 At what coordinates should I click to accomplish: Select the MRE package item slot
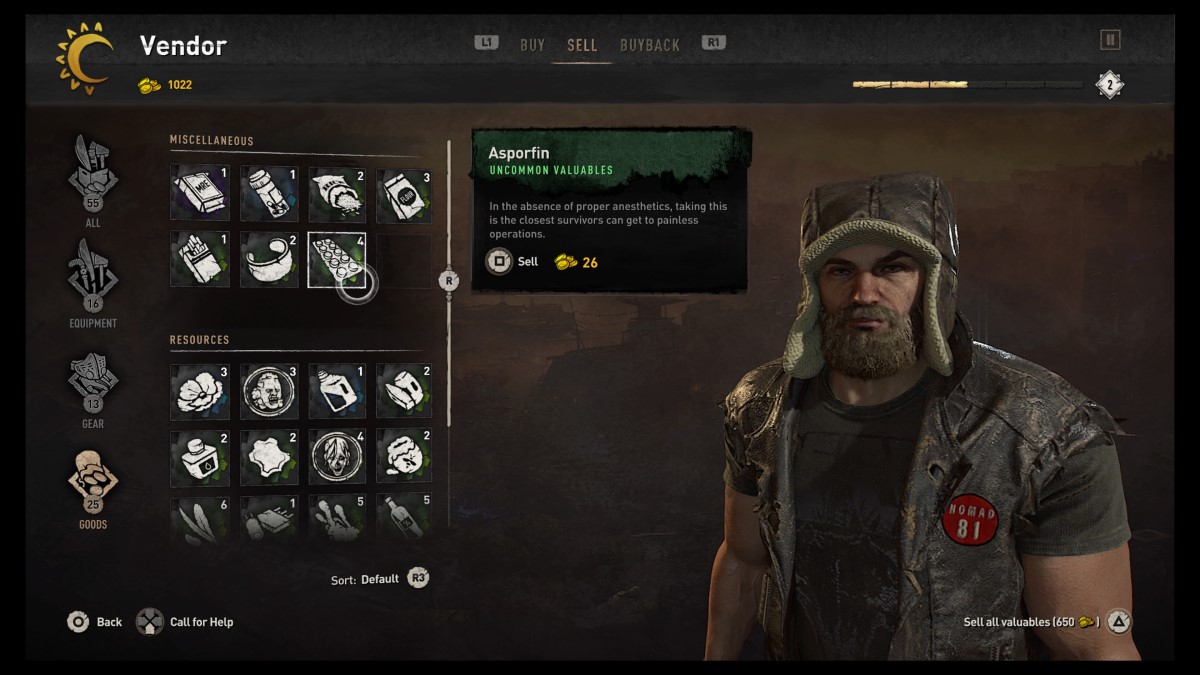(x=200, y=194)
